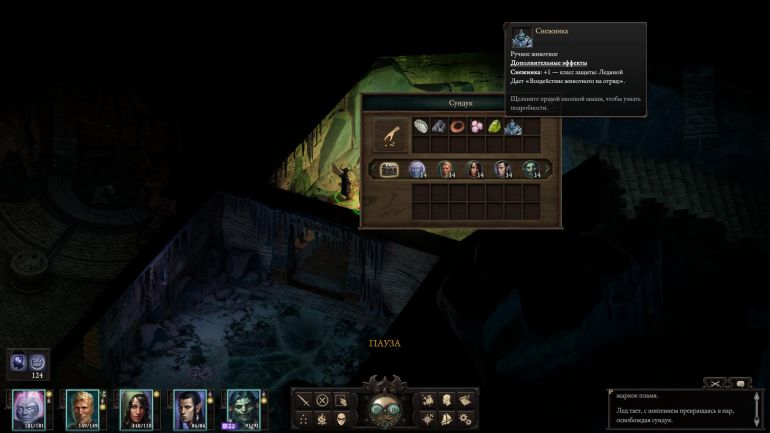The image size is (770, 433).
Task: Pick up the silver pearl-shell item
Action: pyautogui.click(x=421, y=127)
